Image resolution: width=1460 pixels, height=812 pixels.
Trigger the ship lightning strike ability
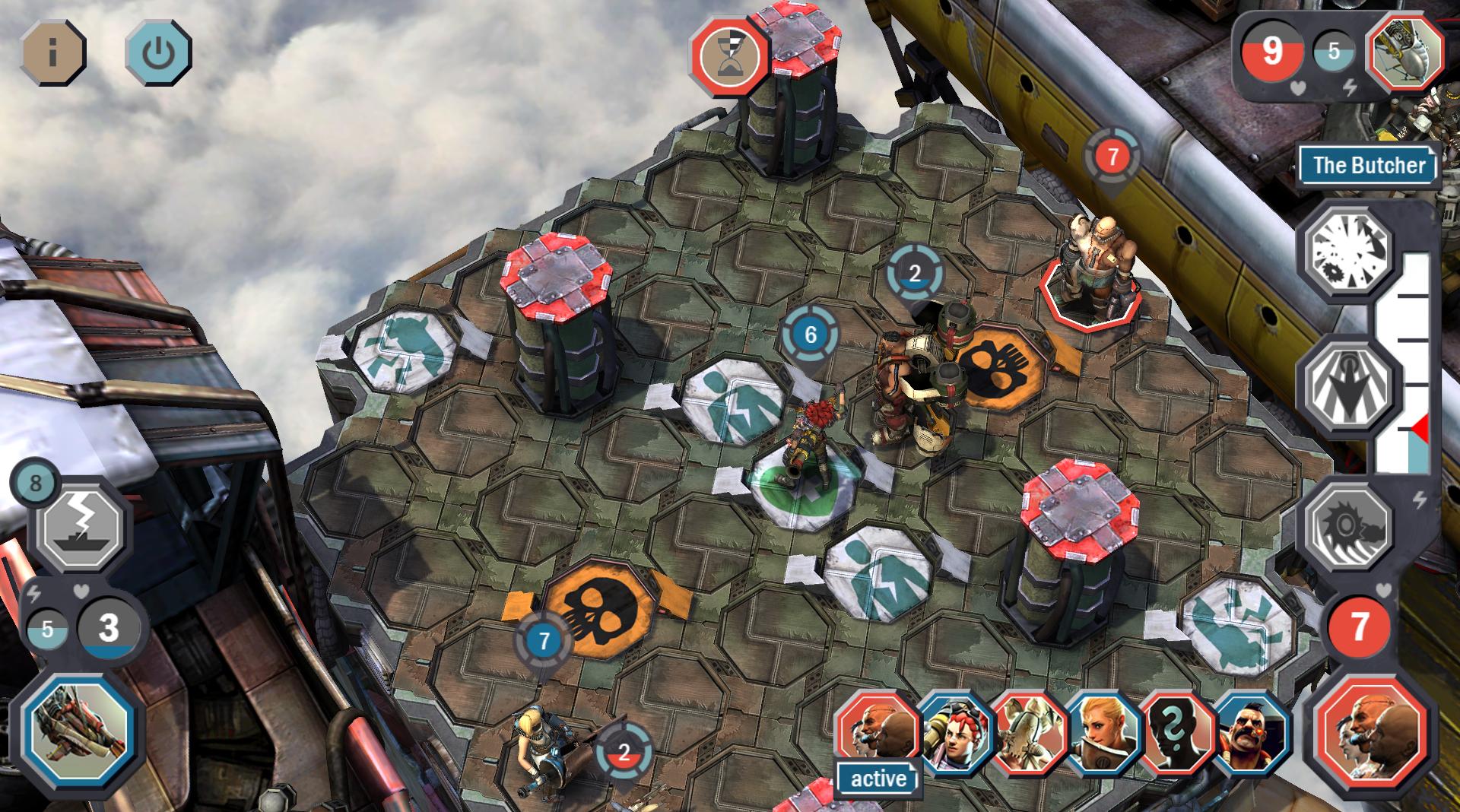pyautogui.click(x=82, y=526)
